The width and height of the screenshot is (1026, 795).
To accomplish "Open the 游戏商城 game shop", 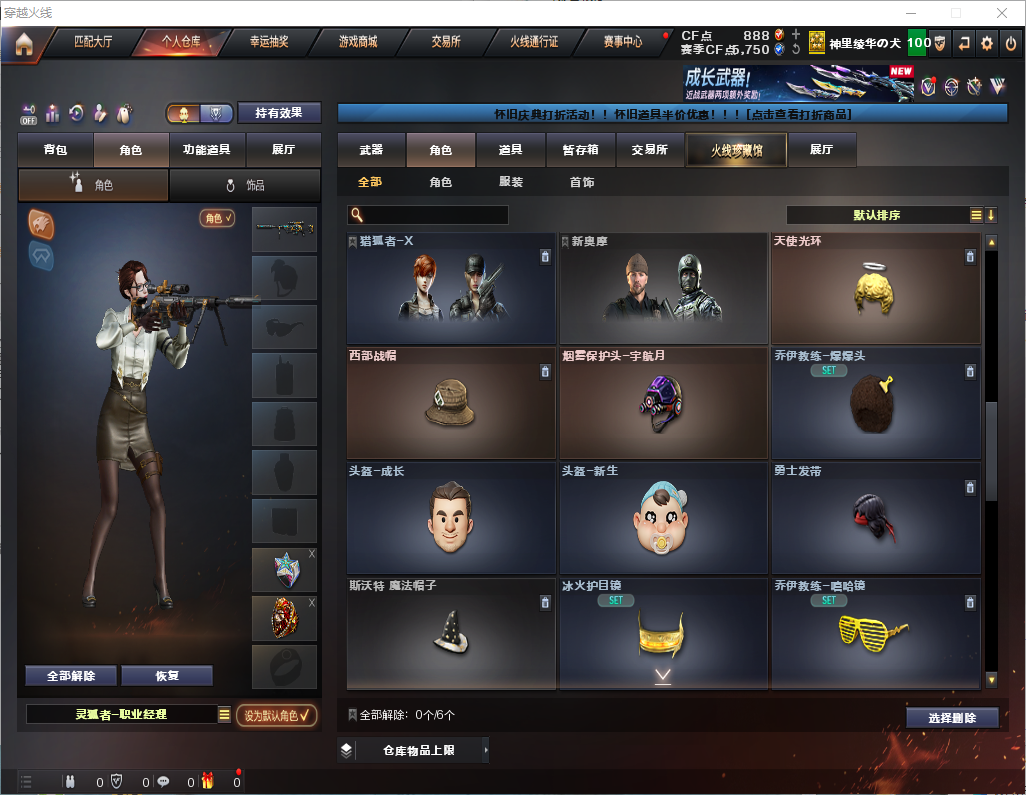I will pyautogui.click(x=357, y=42).
